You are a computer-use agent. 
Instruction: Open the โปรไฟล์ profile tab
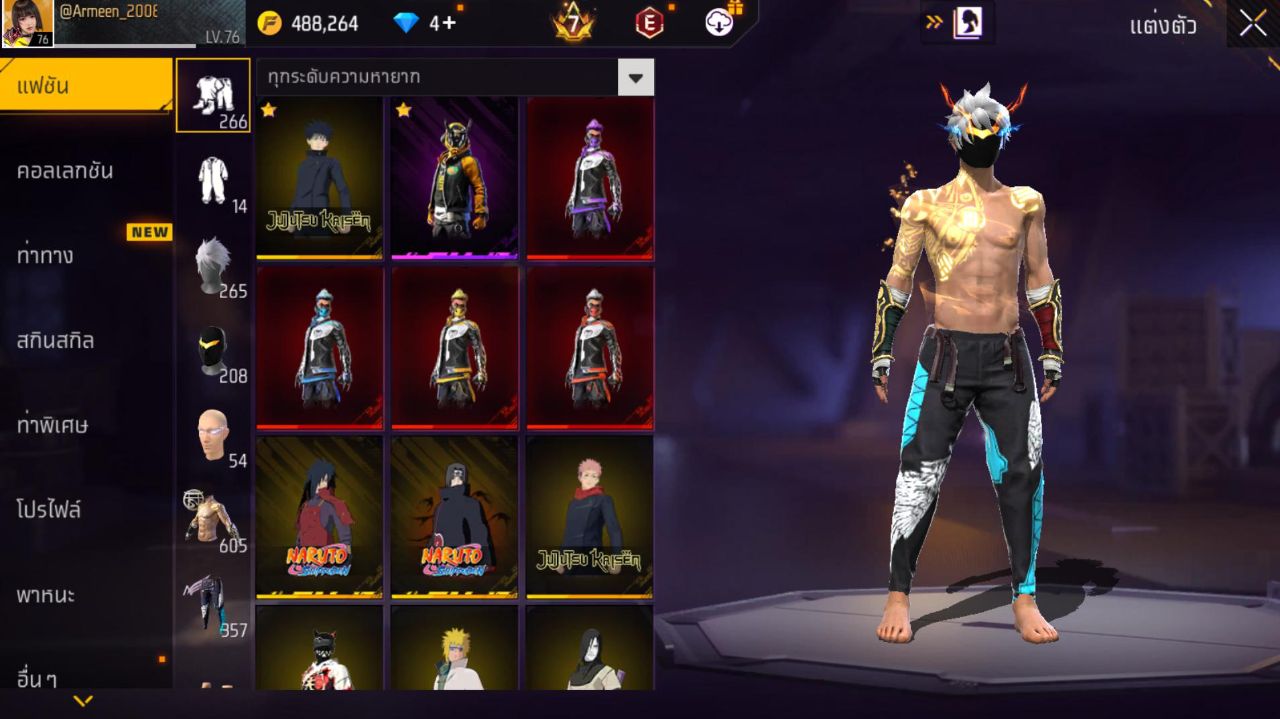[85, 510]
